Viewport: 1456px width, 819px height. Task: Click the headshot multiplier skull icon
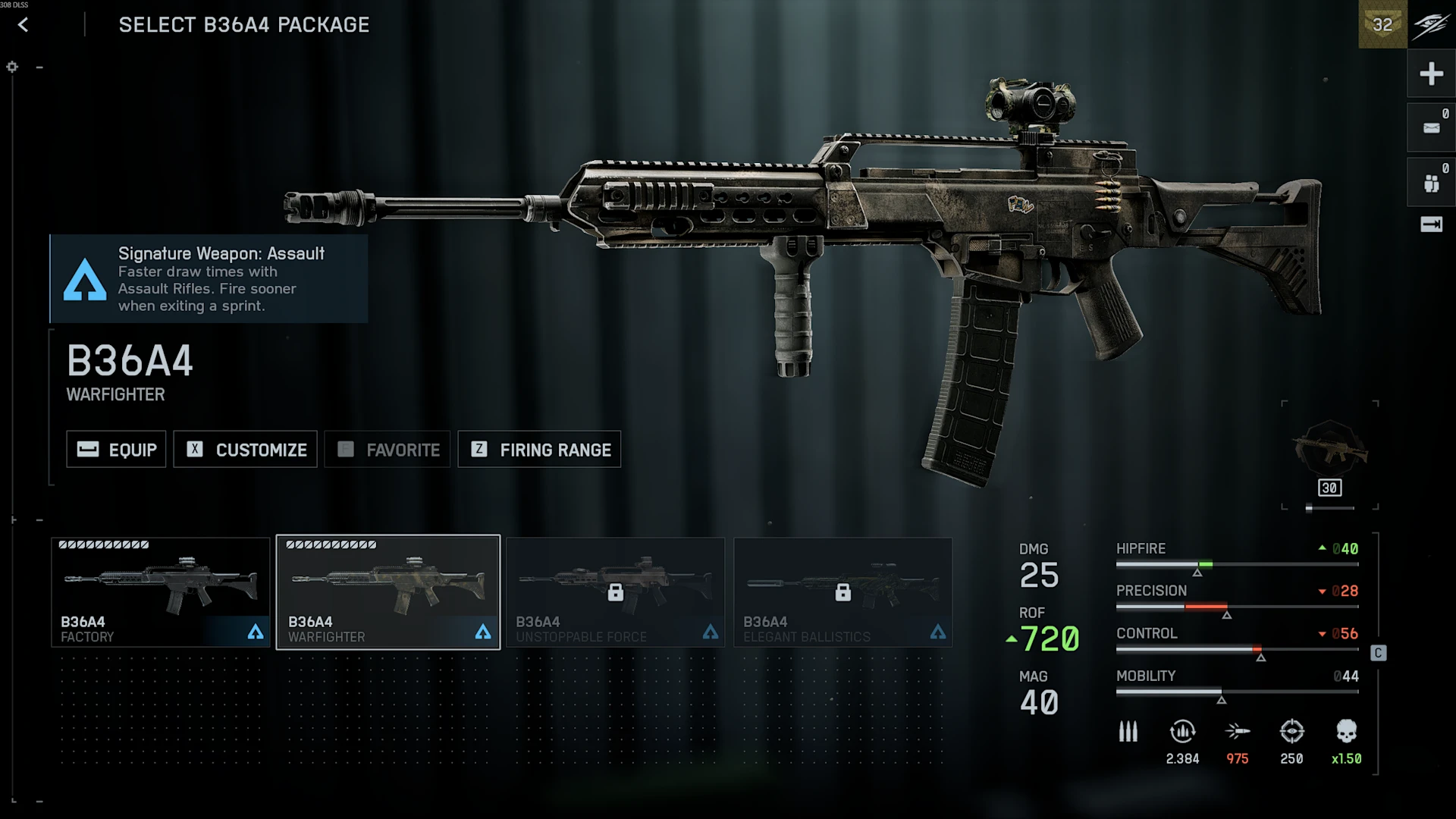pos(1346,732)
